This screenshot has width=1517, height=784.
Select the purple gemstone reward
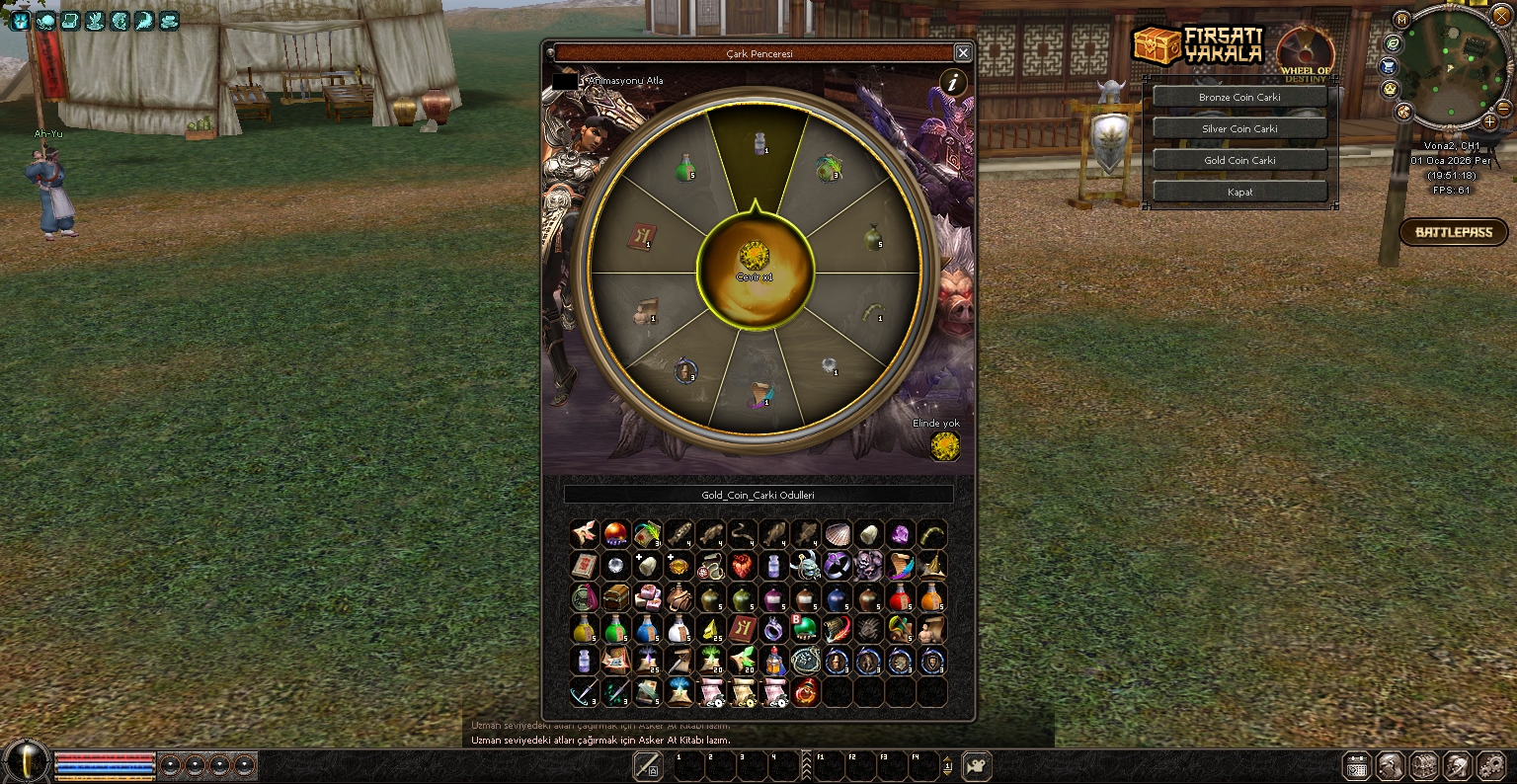(x=900, y=534)
